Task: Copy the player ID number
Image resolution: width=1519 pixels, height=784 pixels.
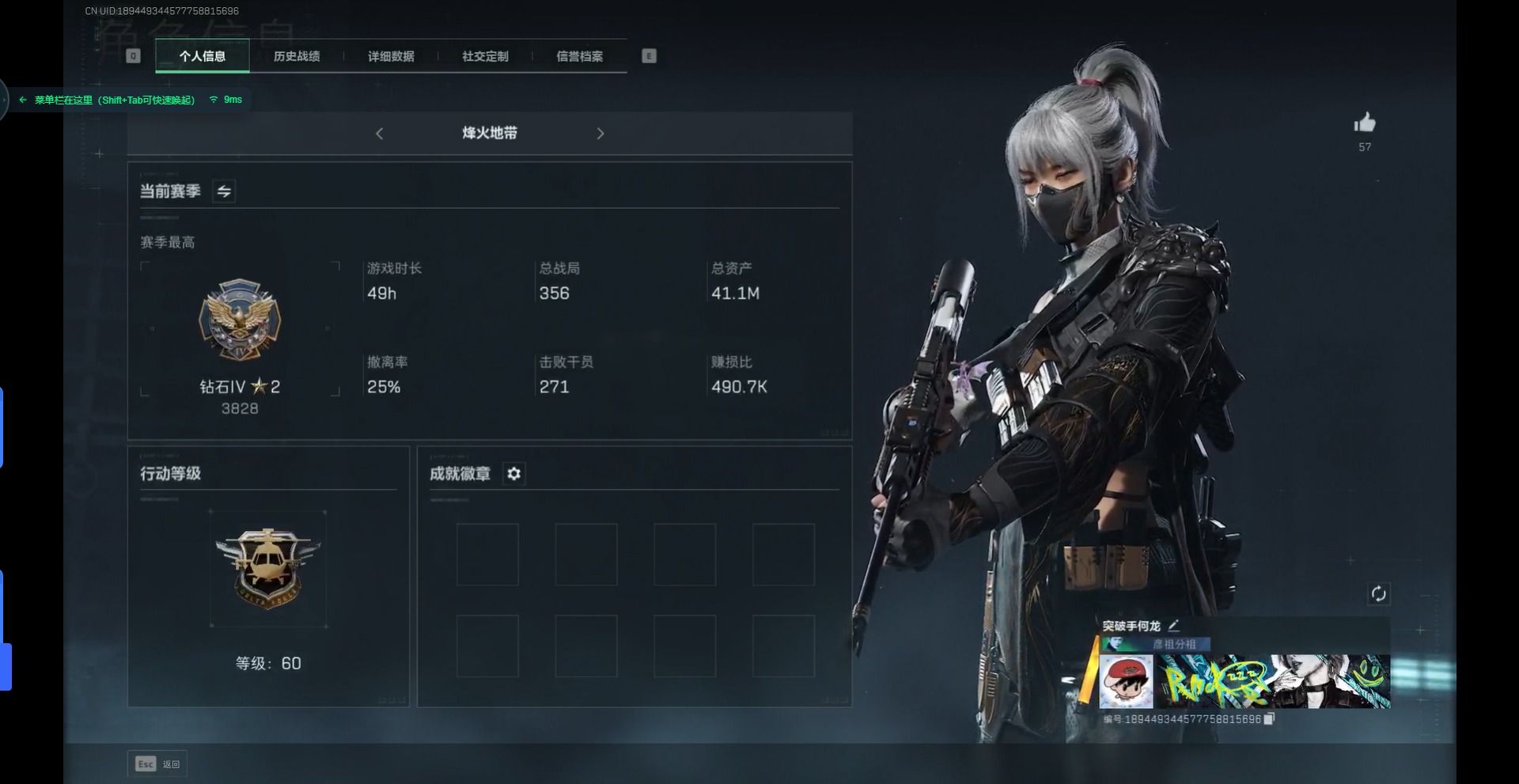Action: (1269, 719)
